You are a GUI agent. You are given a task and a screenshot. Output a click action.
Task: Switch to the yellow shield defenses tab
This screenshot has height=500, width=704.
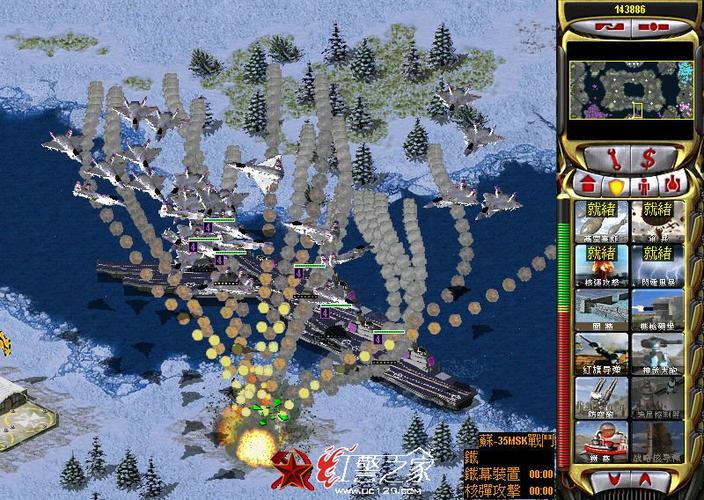[614, 185]
